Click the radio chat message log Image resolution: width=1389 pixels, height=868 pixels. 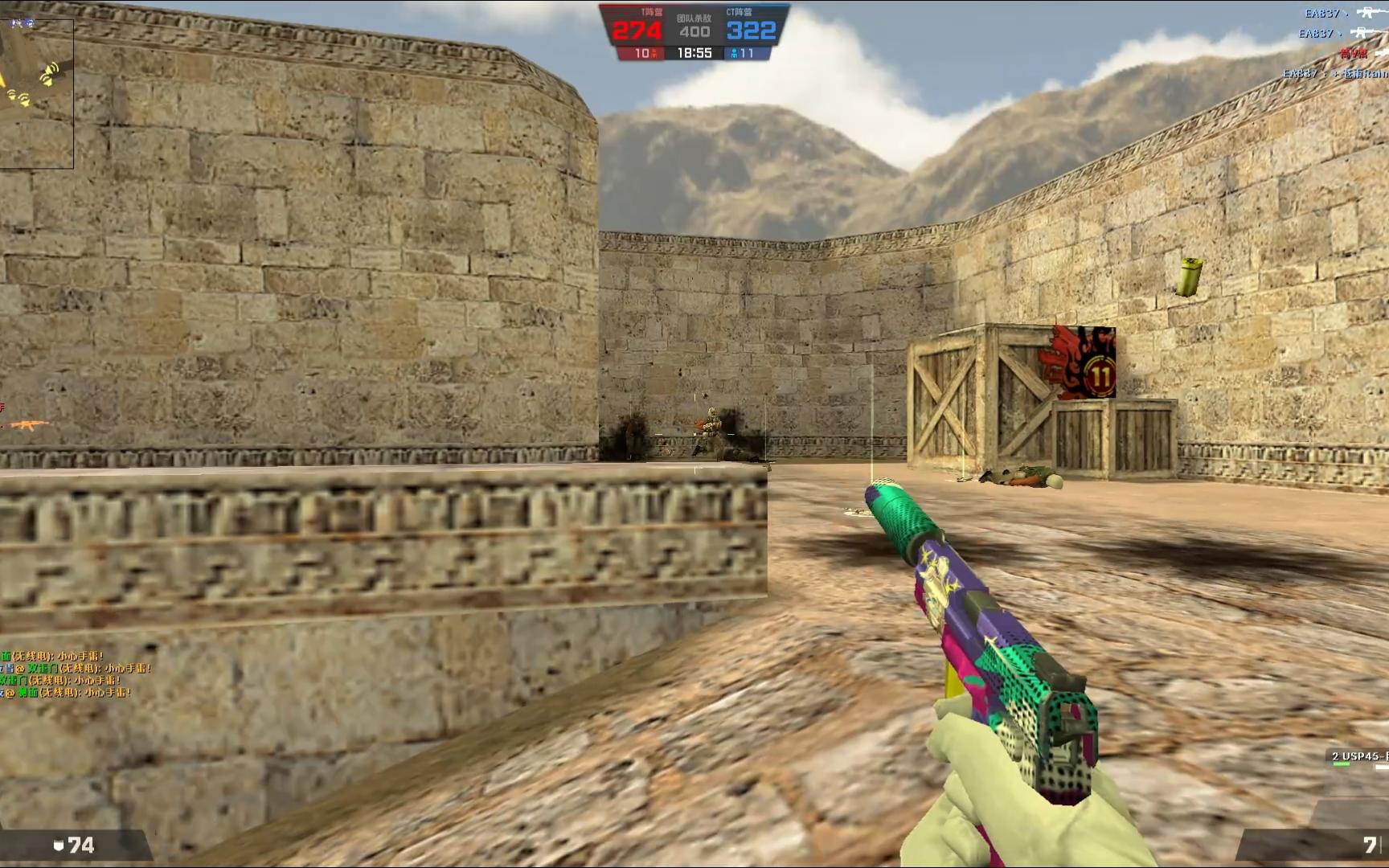click(74, 674)
